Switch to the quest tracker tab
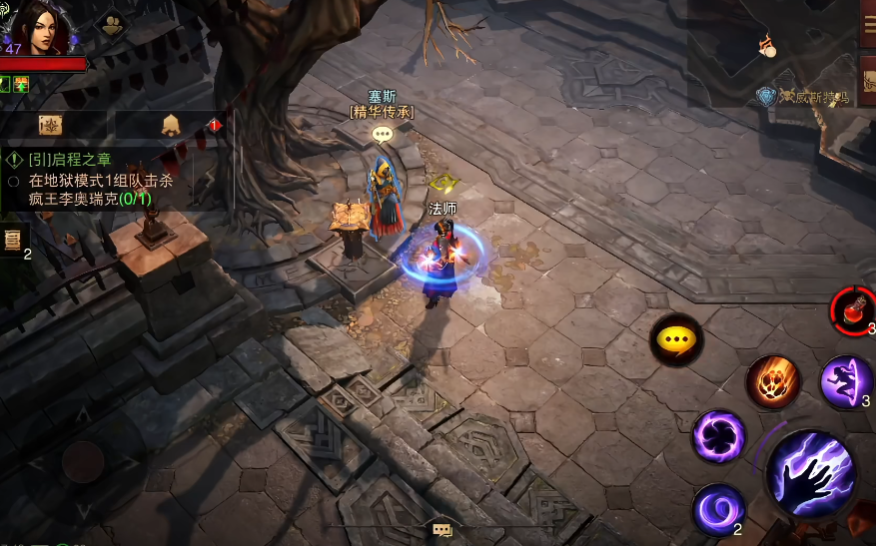The width and height of the screenshot is (876, 546). 51,125
